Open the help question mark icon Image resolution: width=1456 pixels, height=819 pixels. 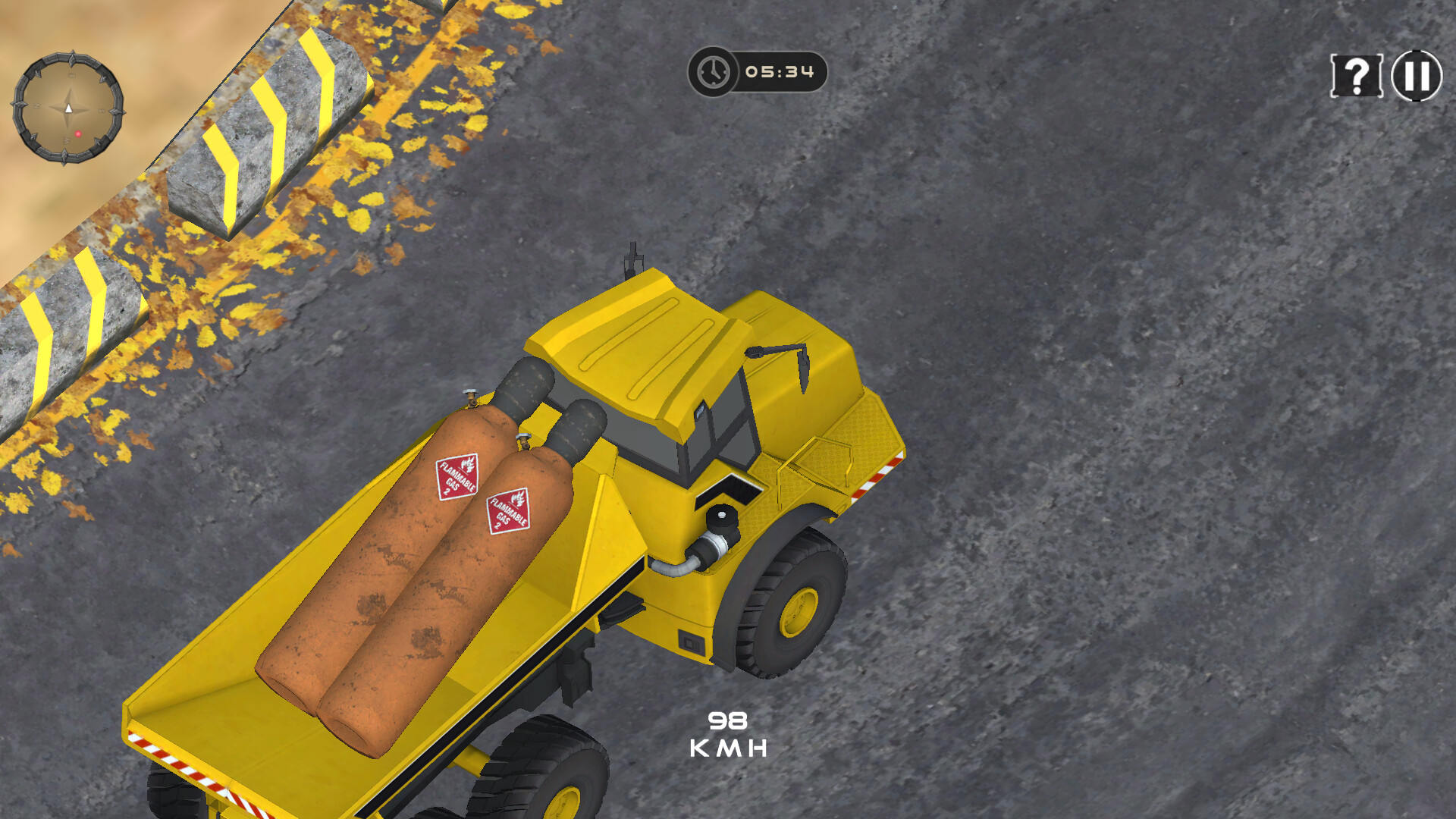1356,76
